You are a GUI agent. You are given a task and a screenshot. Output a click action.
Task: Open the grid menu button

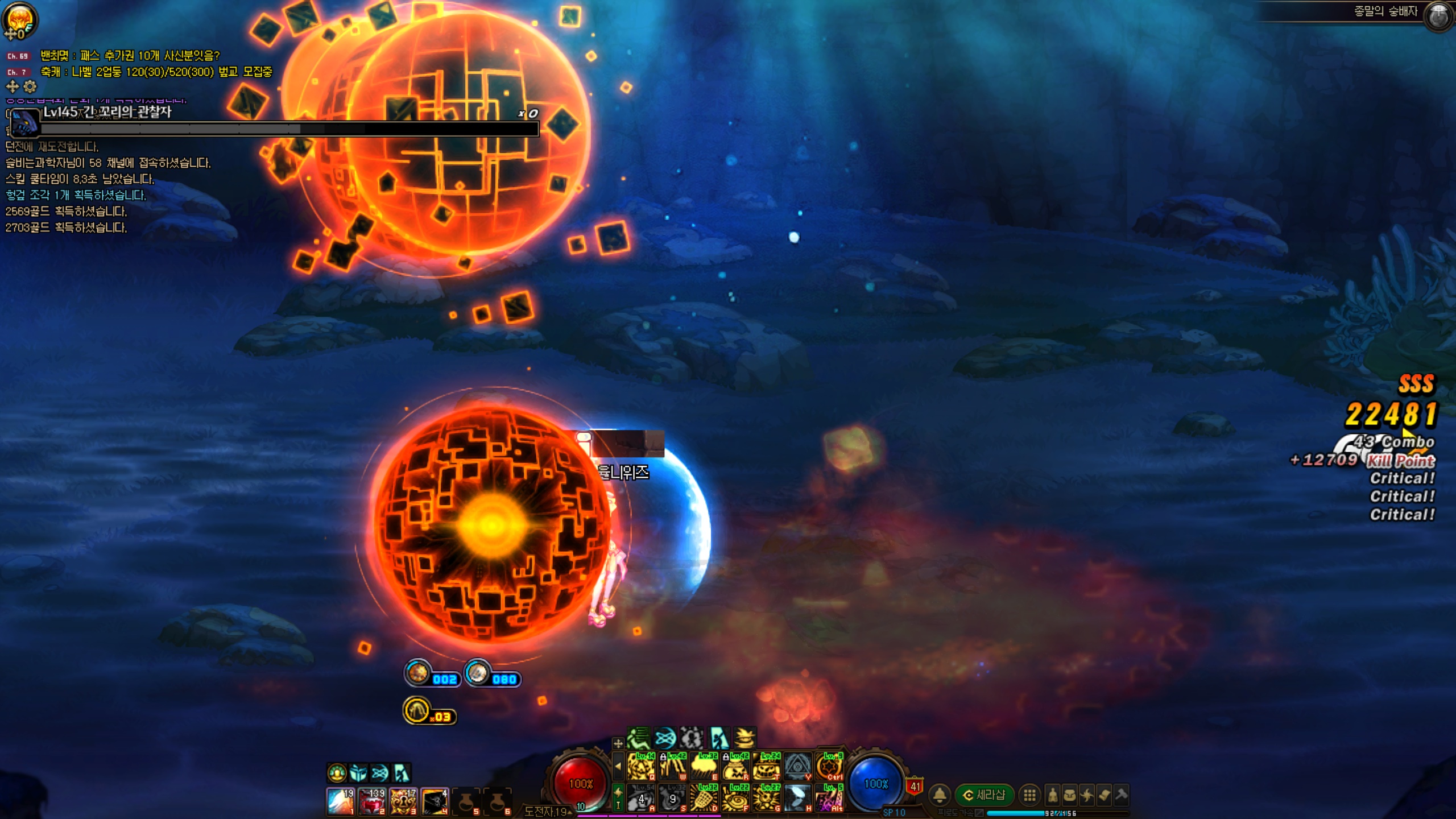(1029, 795)
